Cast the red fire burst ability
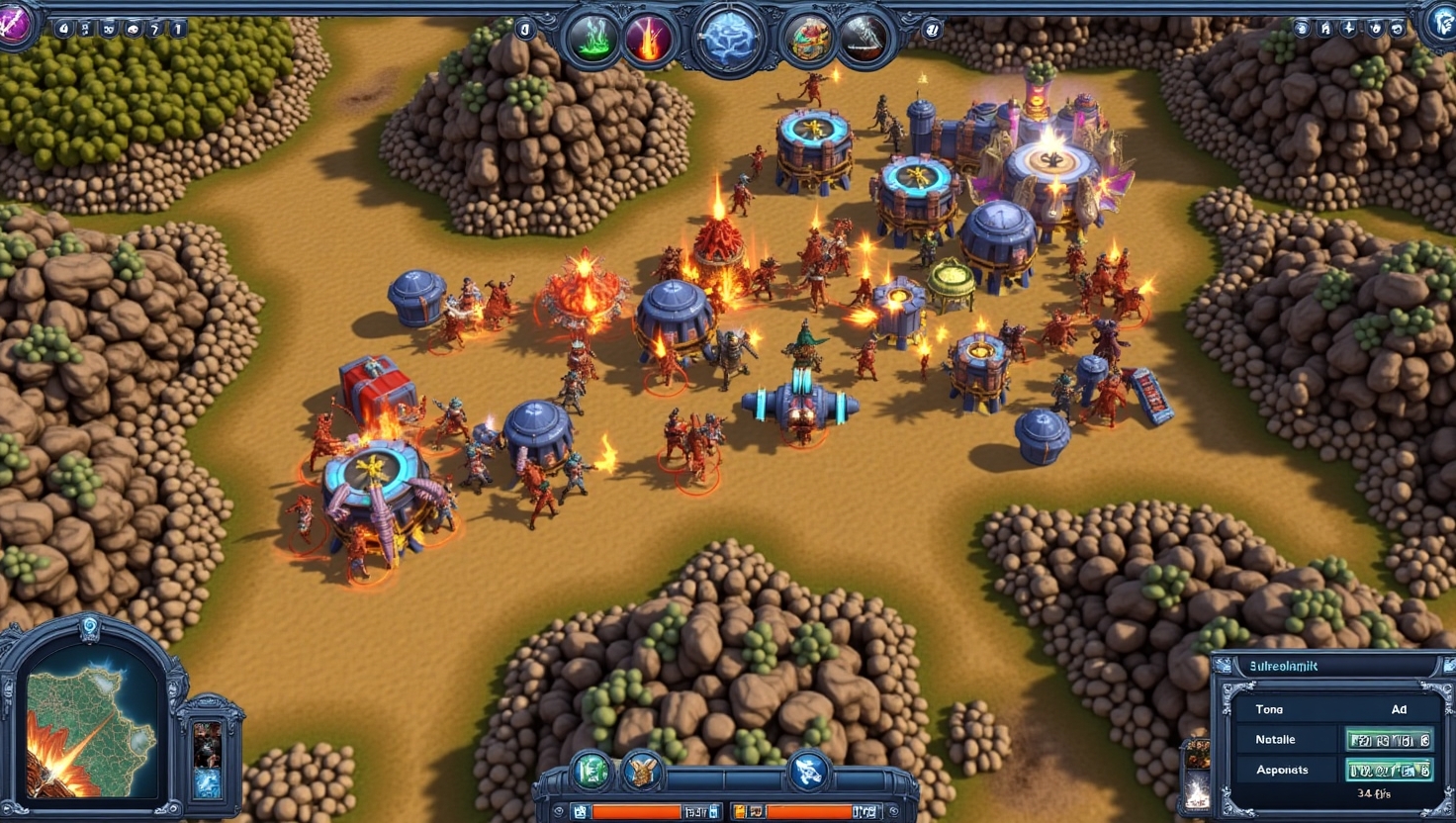 650,41
